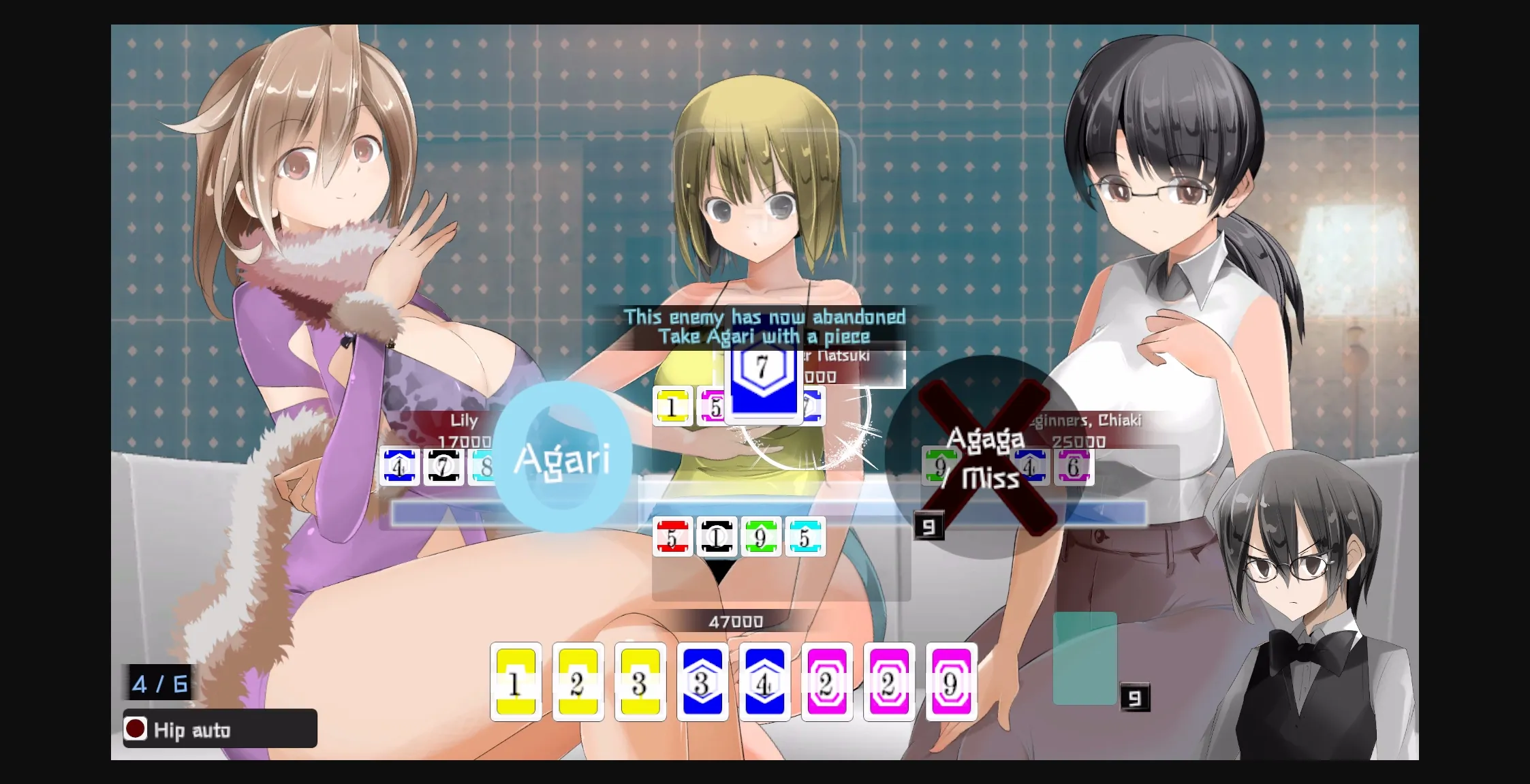Toggle the Hip auto option
Image resolution: width=1530 pixels, height=784 pixels.
pos(218,730)
